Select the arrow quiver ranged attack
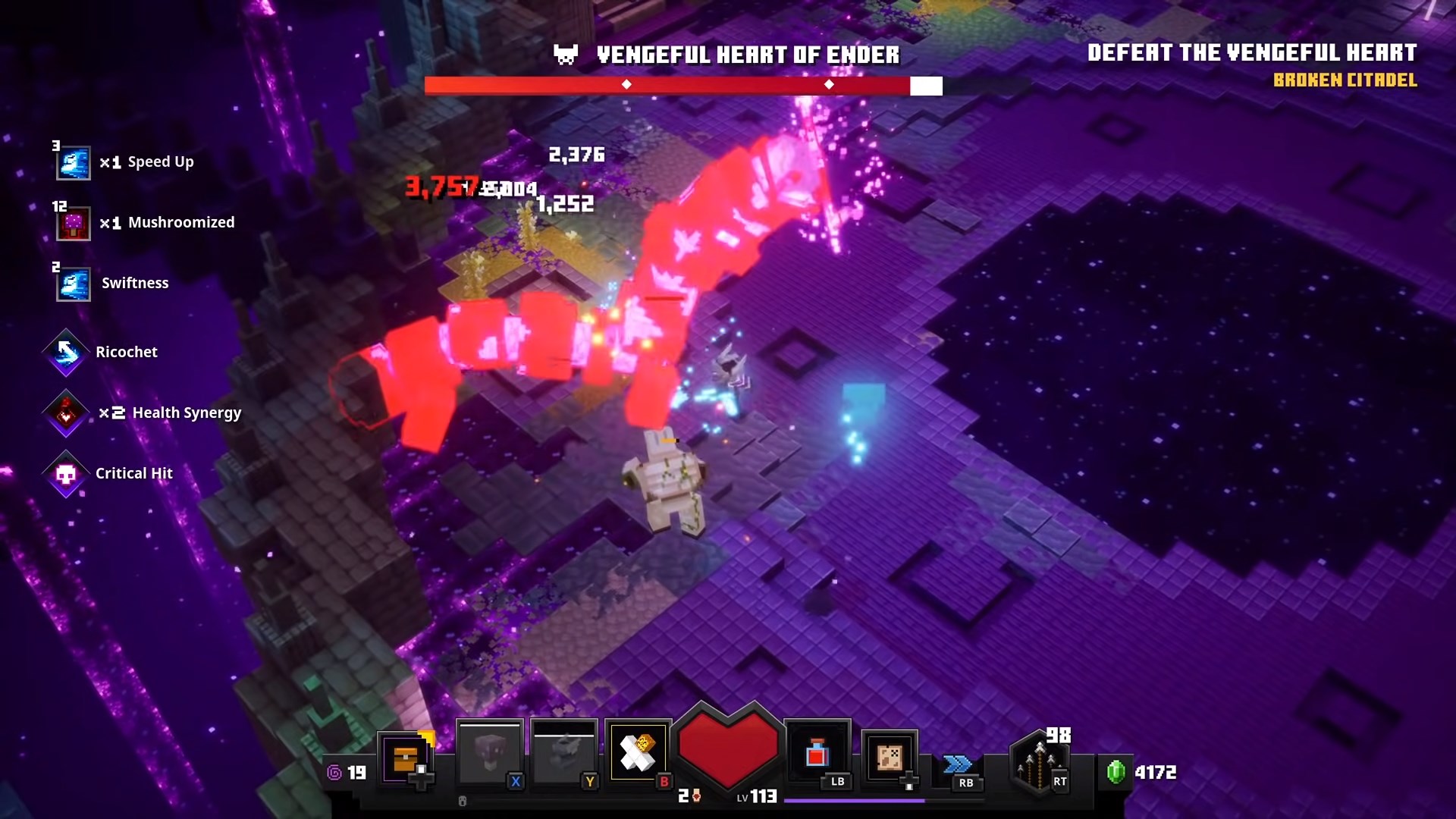This screenshot has width=1456, height=819. coord(1040,762)
